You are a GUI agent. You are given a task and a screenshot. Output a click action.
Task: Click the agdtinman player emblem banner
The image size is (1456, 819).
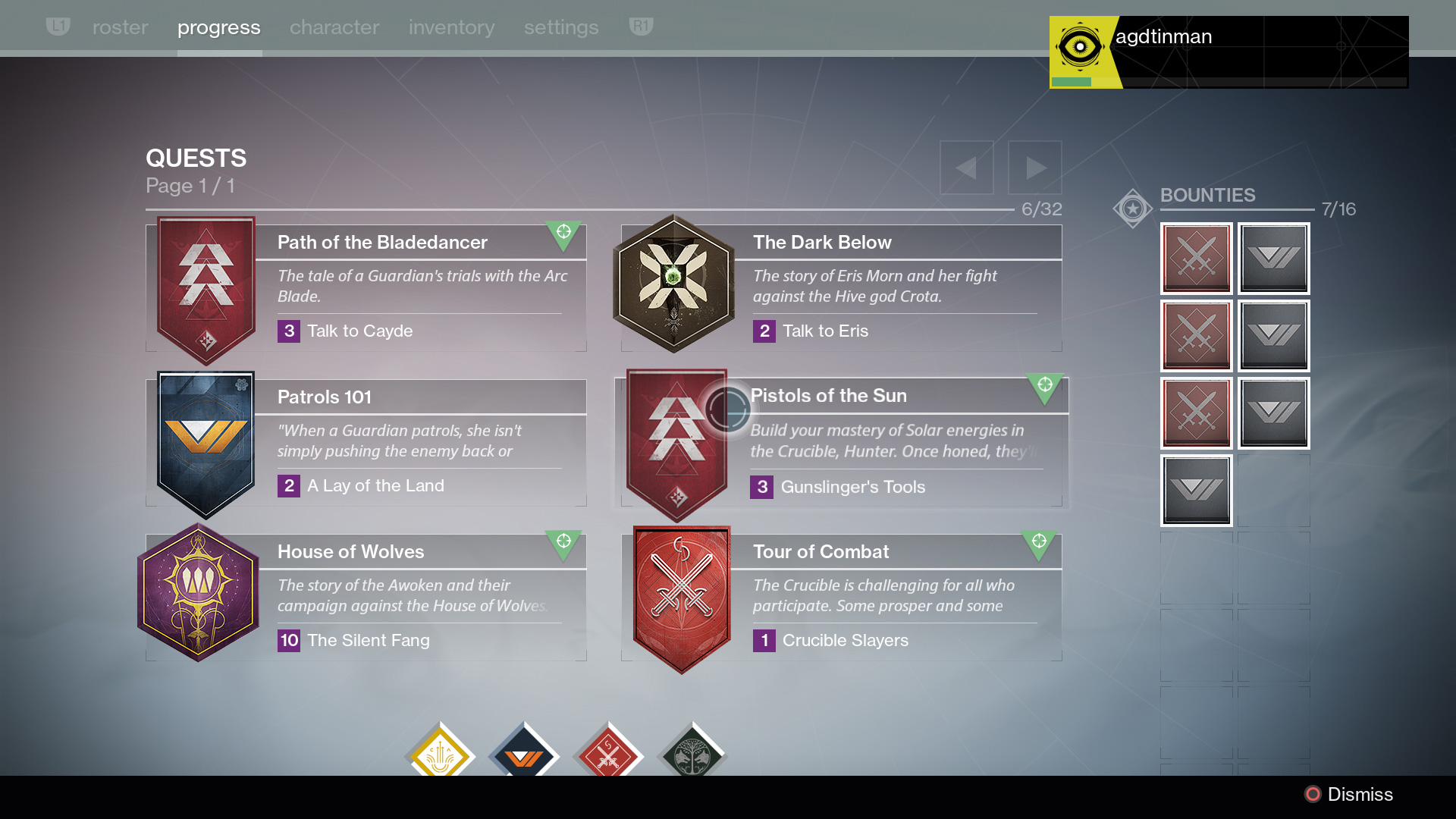coord(1228,51)
